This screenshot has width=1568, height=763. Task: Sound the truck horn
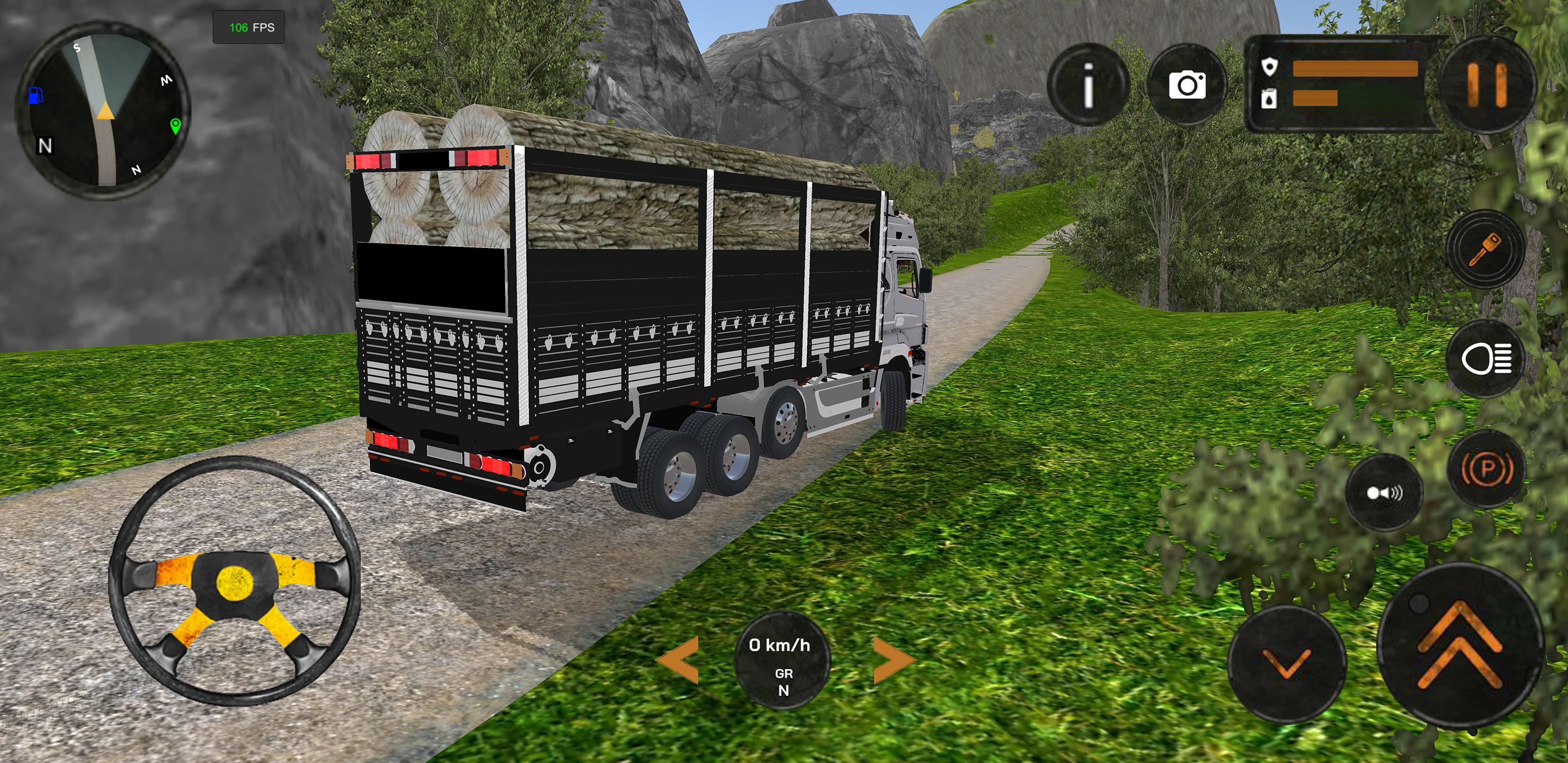(1384, 493)
